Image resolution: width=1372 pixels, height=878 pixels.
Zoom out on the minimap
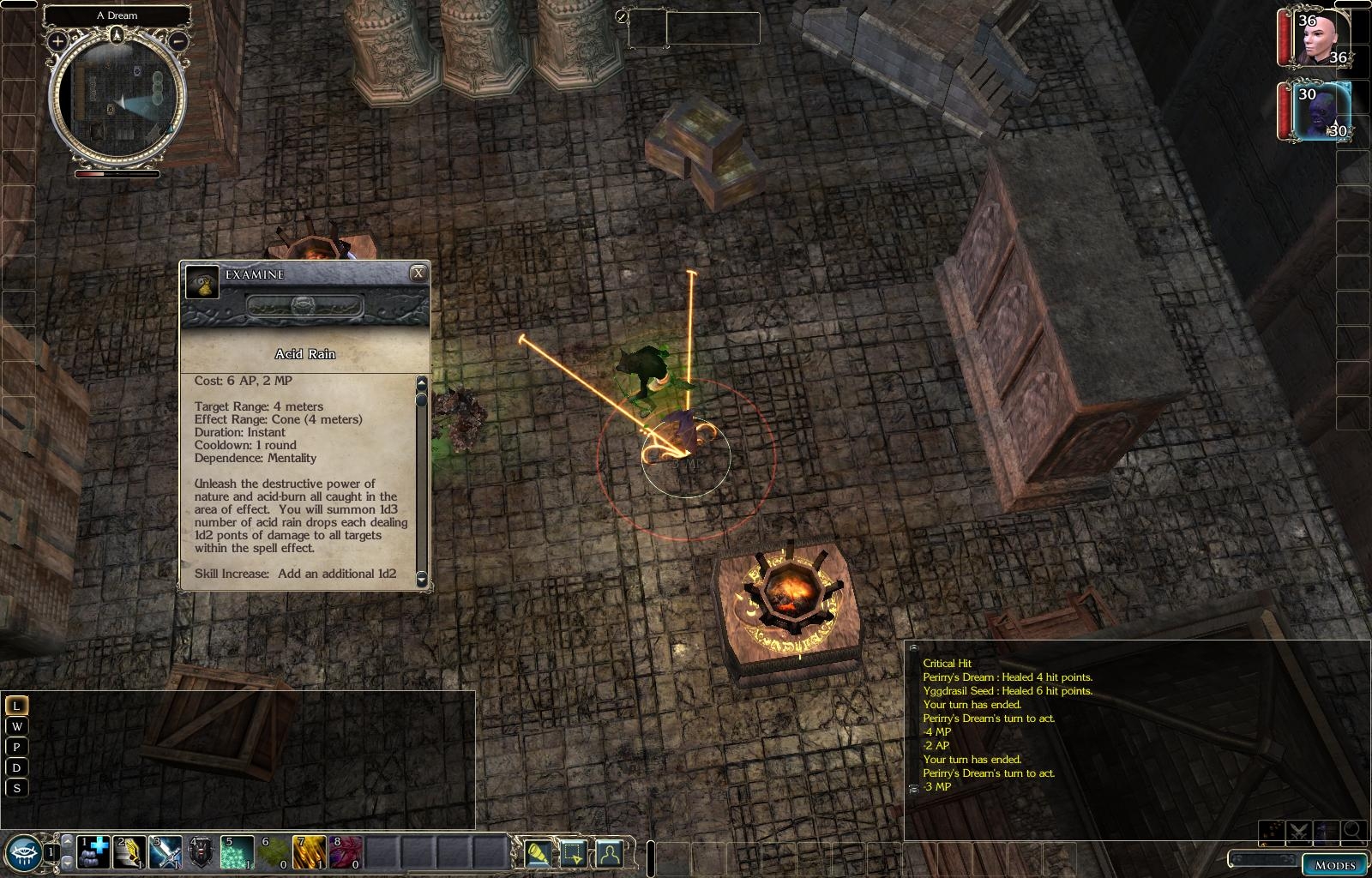coord(178,40)
